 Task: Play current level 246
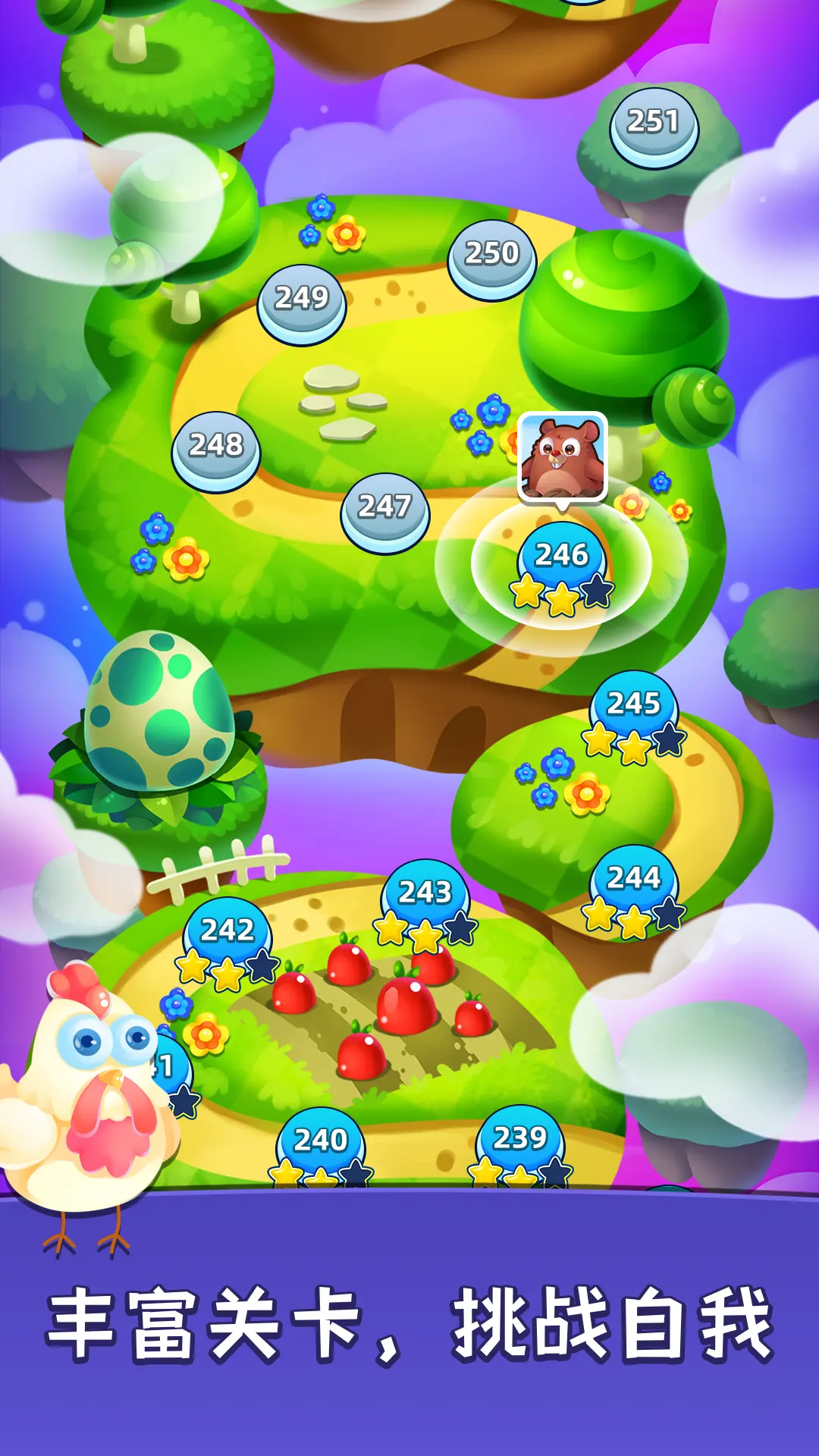(x=562, y=559)
